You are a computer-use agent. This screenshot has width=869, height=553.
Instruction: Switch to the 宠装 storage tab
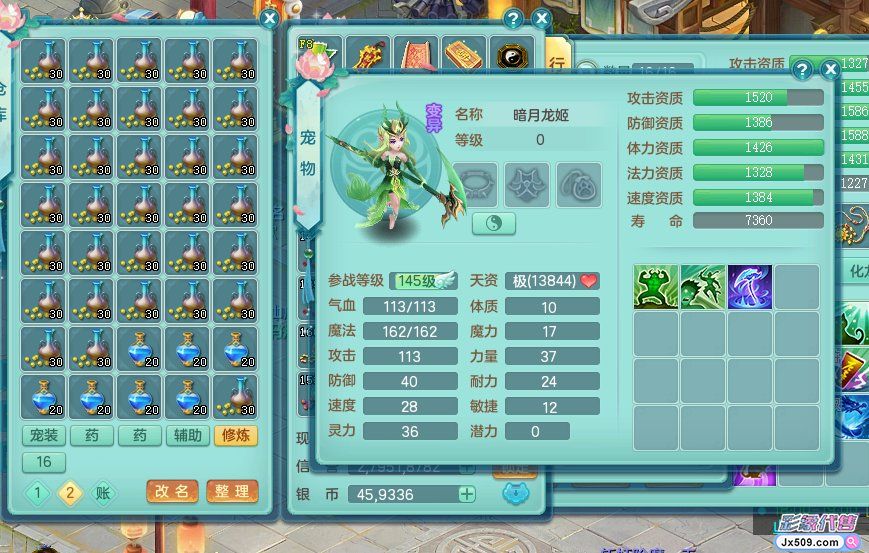coord(43,436)
